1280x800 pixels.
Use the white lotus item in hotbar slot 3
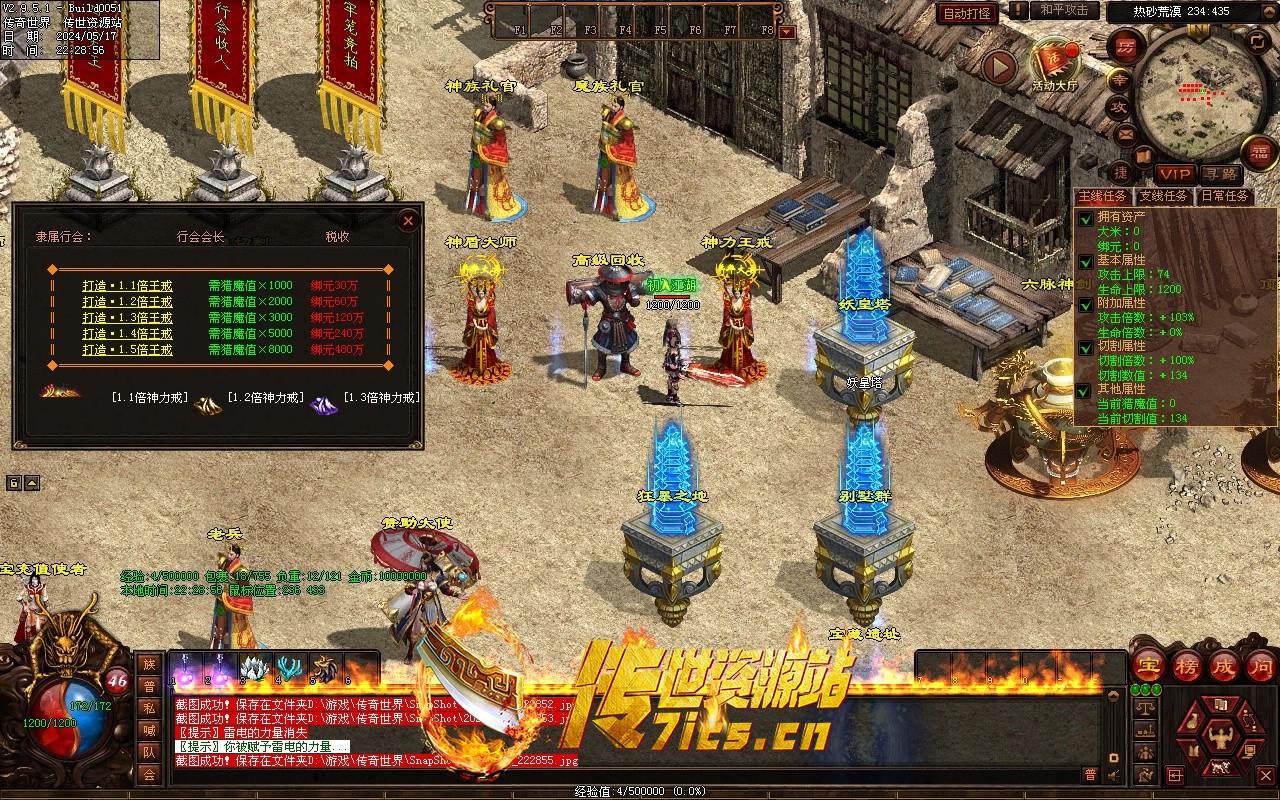(x=255, y=668)
